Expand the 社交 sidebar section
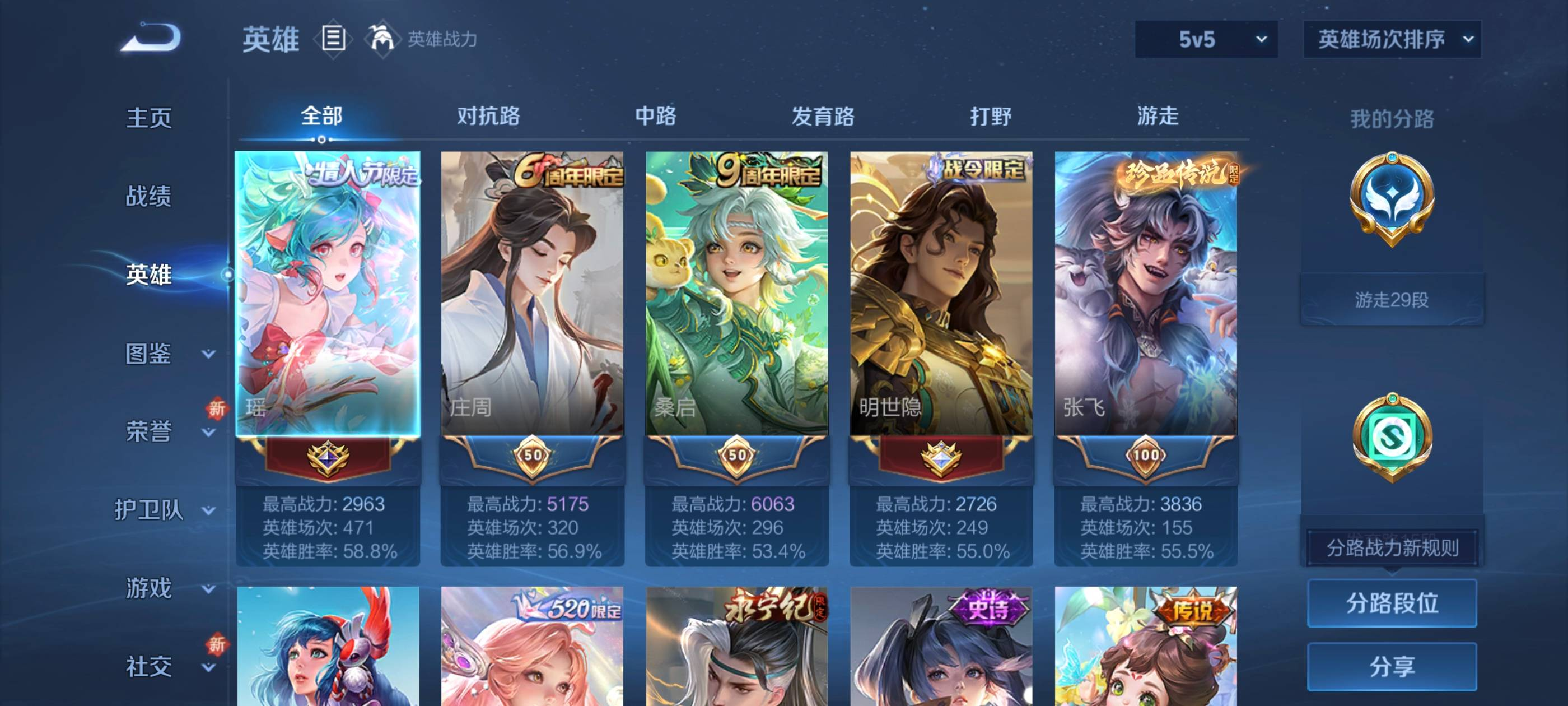Image resolution: width=1568 pixels, height=706 pixels. coord(148,666)
